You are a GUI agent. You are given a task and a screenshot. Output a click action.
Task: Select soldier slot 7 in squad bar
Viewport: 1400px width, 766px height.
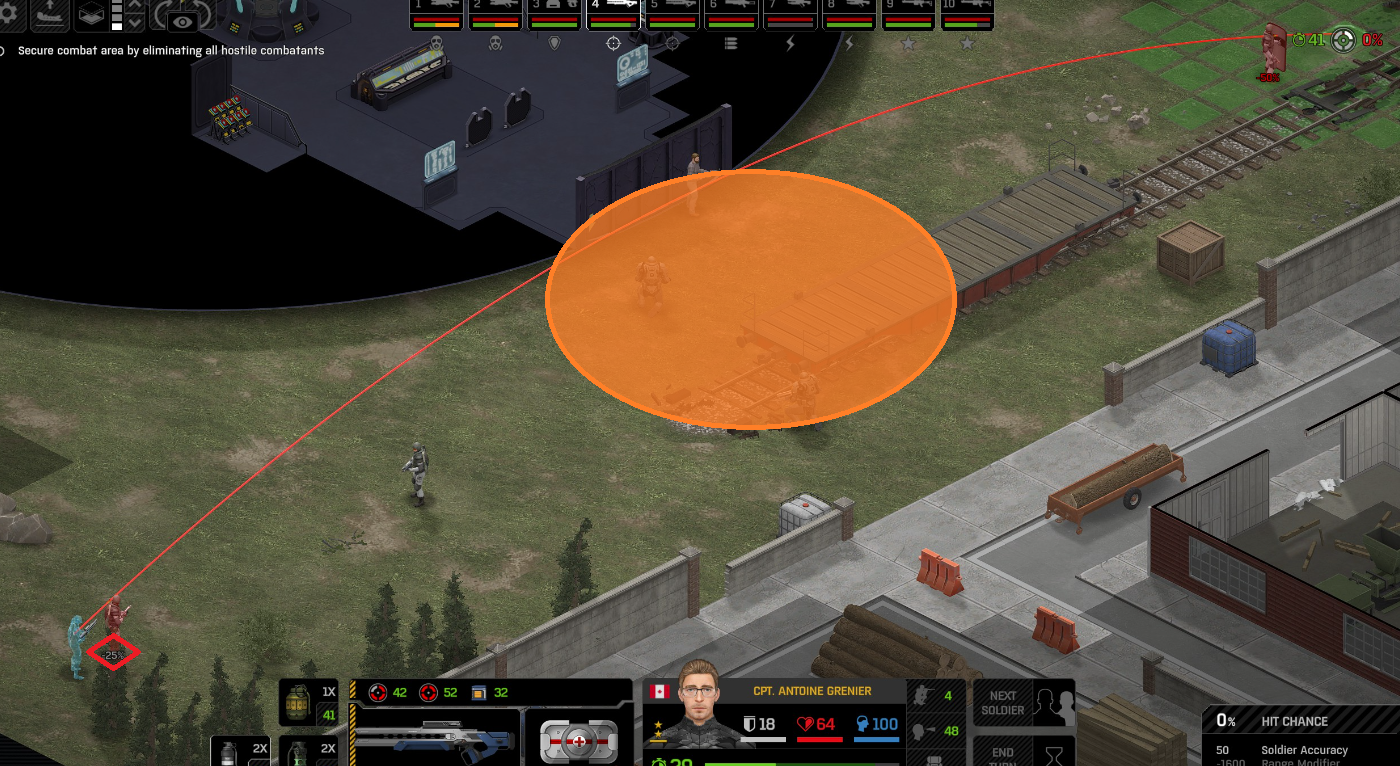(790, 13)
